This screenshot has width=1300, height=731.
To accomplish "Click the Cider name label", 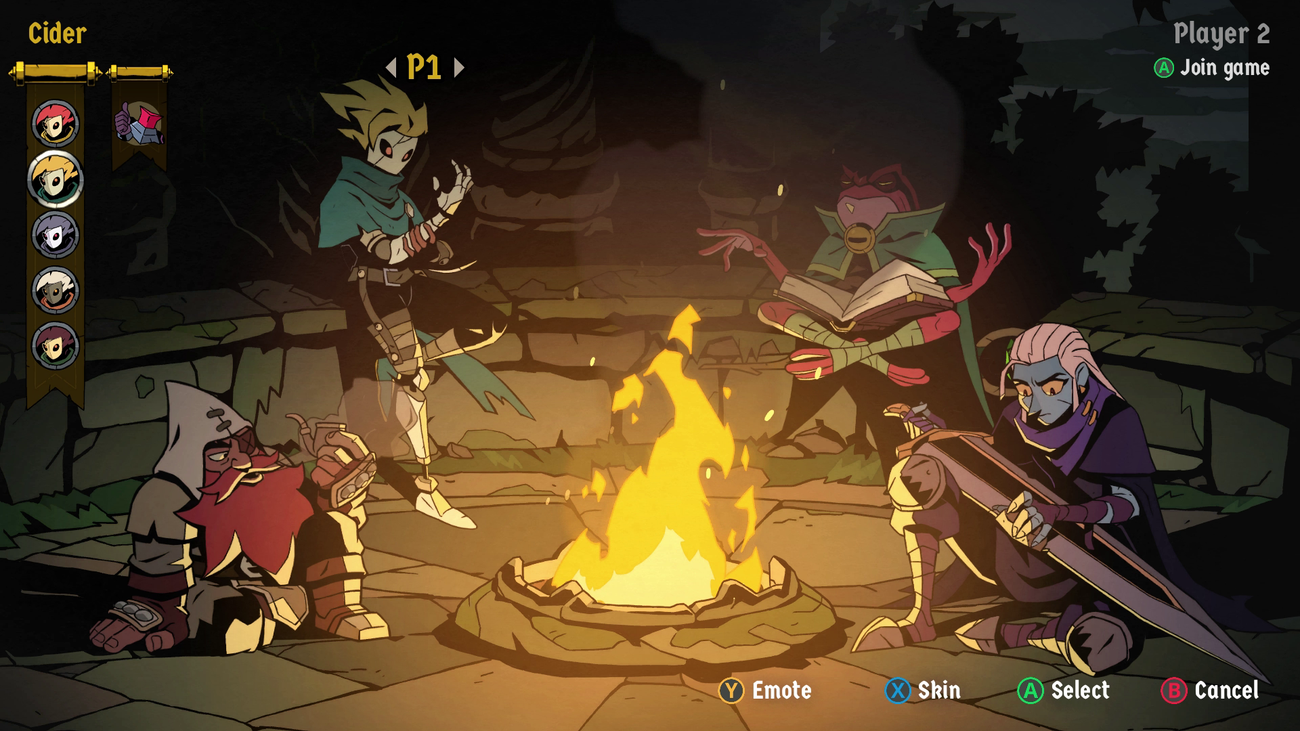I will pyautogui.click(x=57, y=34).
